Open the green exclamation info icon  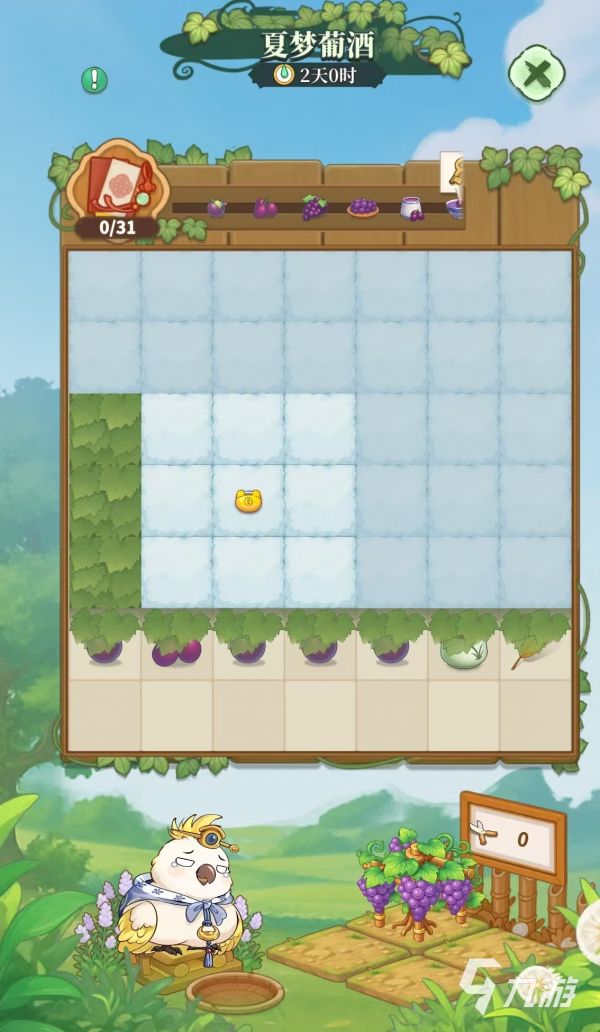pyautogui.click(x=94, y=80)
